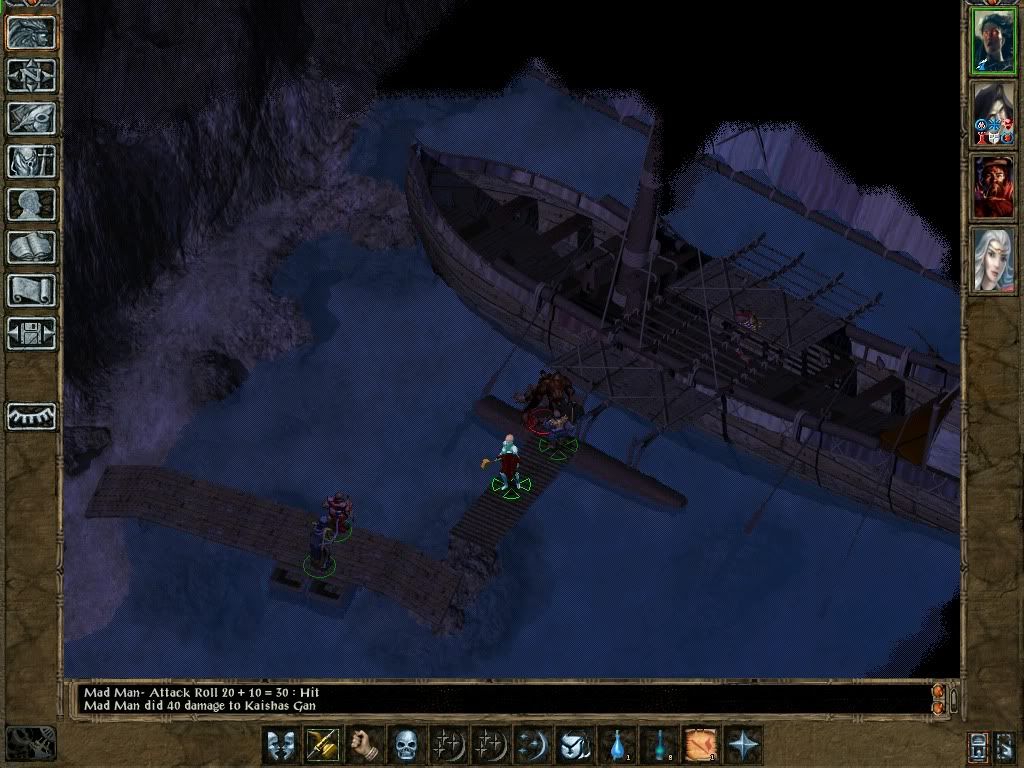This screenshot has width=1024, height=768.
Task: Open the mage spellbook
Action: (31, 247)
